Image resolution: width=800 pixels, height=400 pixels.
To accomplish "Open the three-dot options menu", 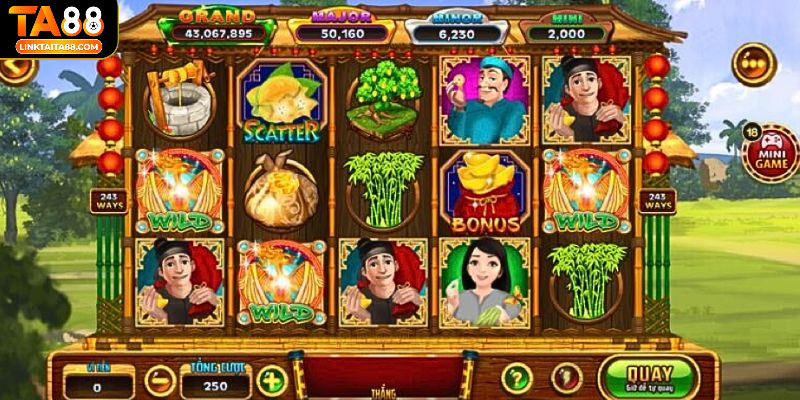I will [753, 64].
